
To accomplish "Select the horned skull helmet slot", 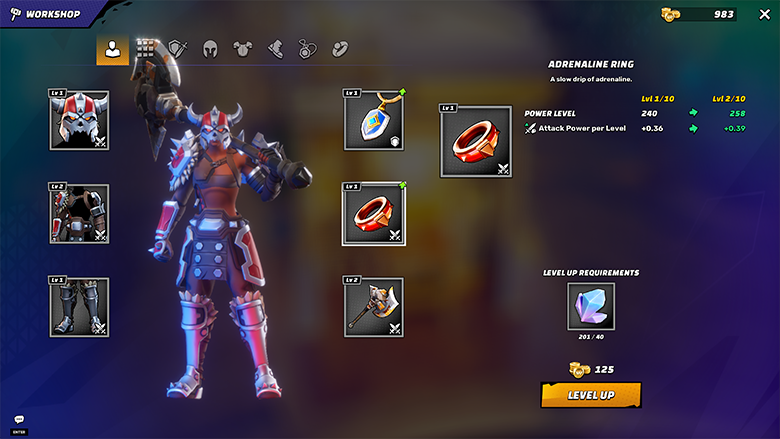I will 79,120.
